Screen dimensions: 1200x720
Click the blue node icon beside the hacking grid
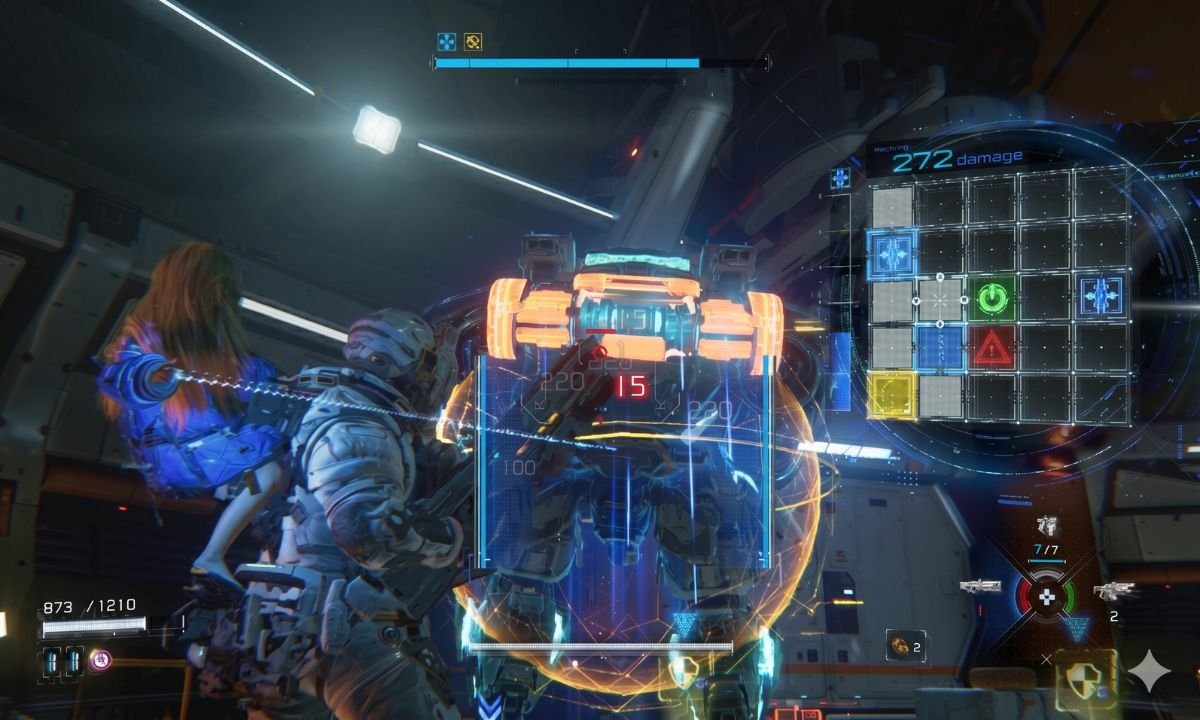pos(840,179)
